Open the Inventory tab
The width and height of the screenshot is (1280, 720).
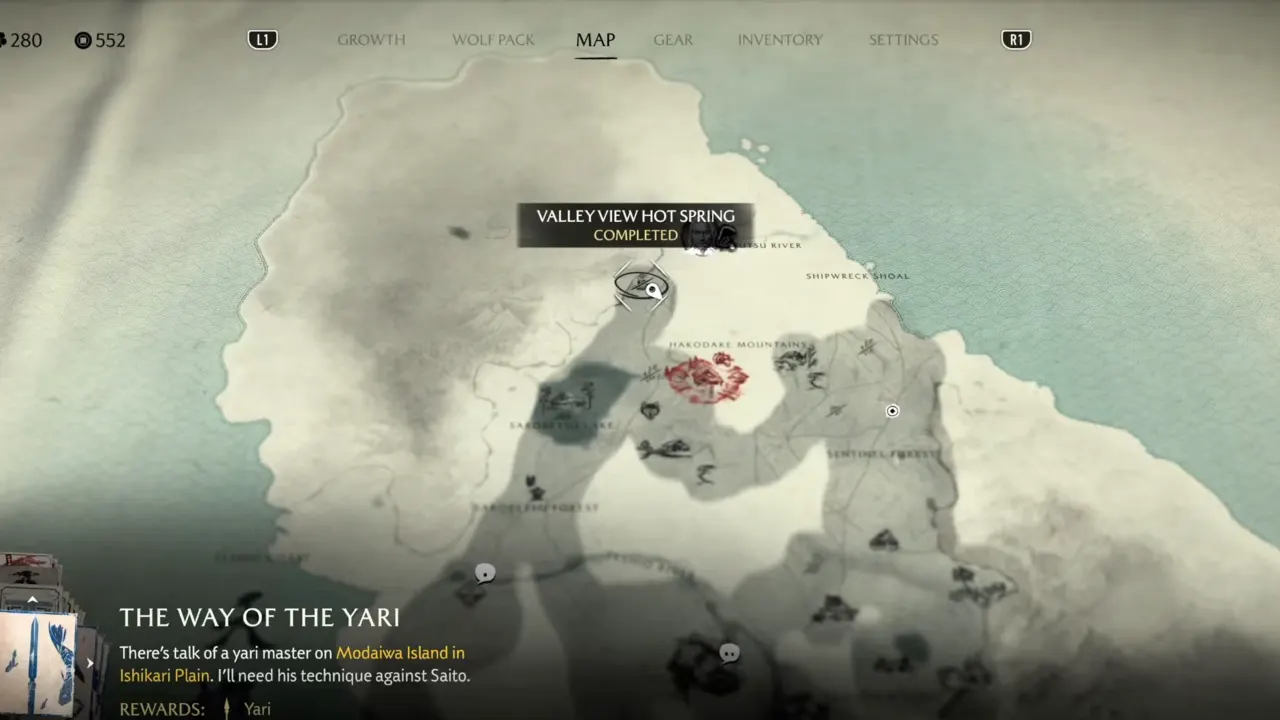(780, 40)
